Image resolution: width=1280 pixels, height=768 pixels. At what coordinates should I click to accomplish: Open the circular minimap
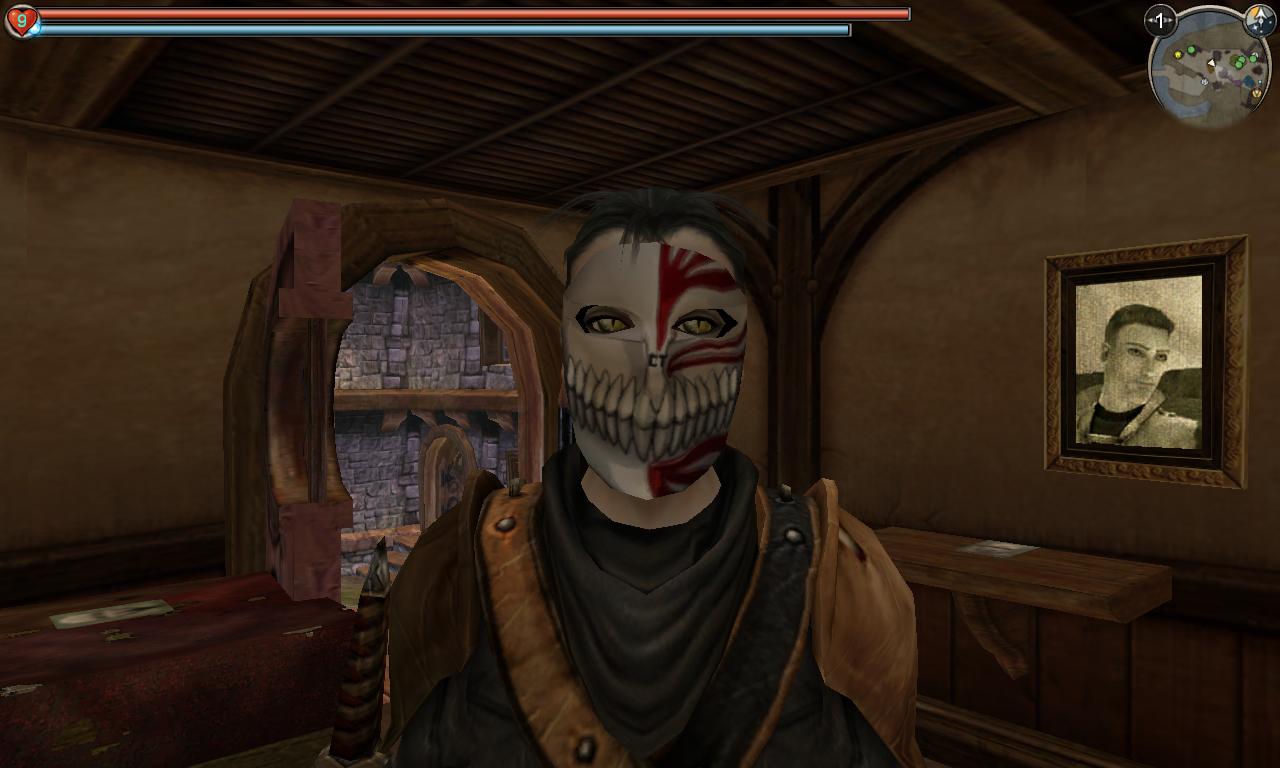pyautogui.click(x=1210, y=70)
